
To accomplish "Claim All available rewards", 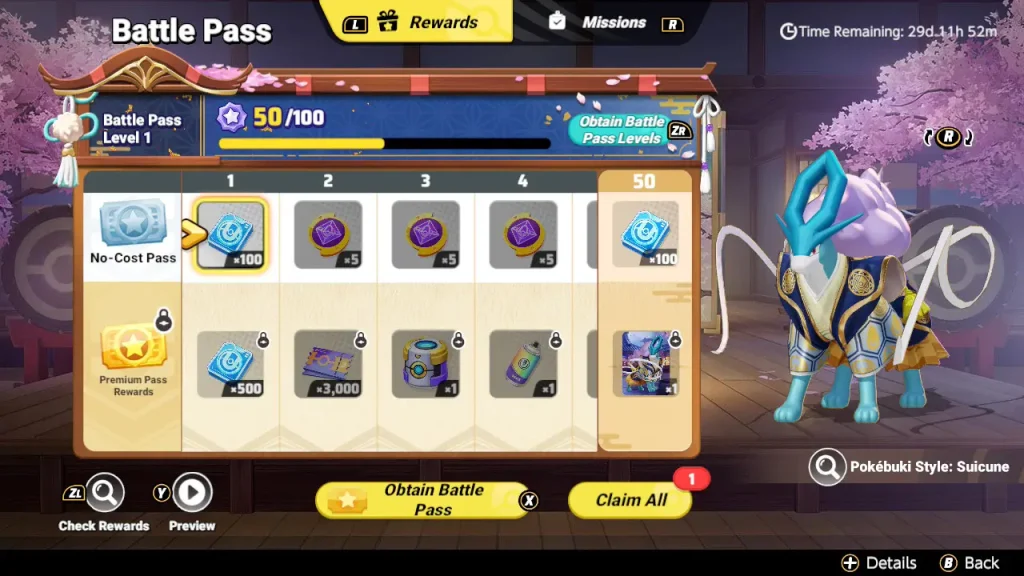I will (630, 500).
